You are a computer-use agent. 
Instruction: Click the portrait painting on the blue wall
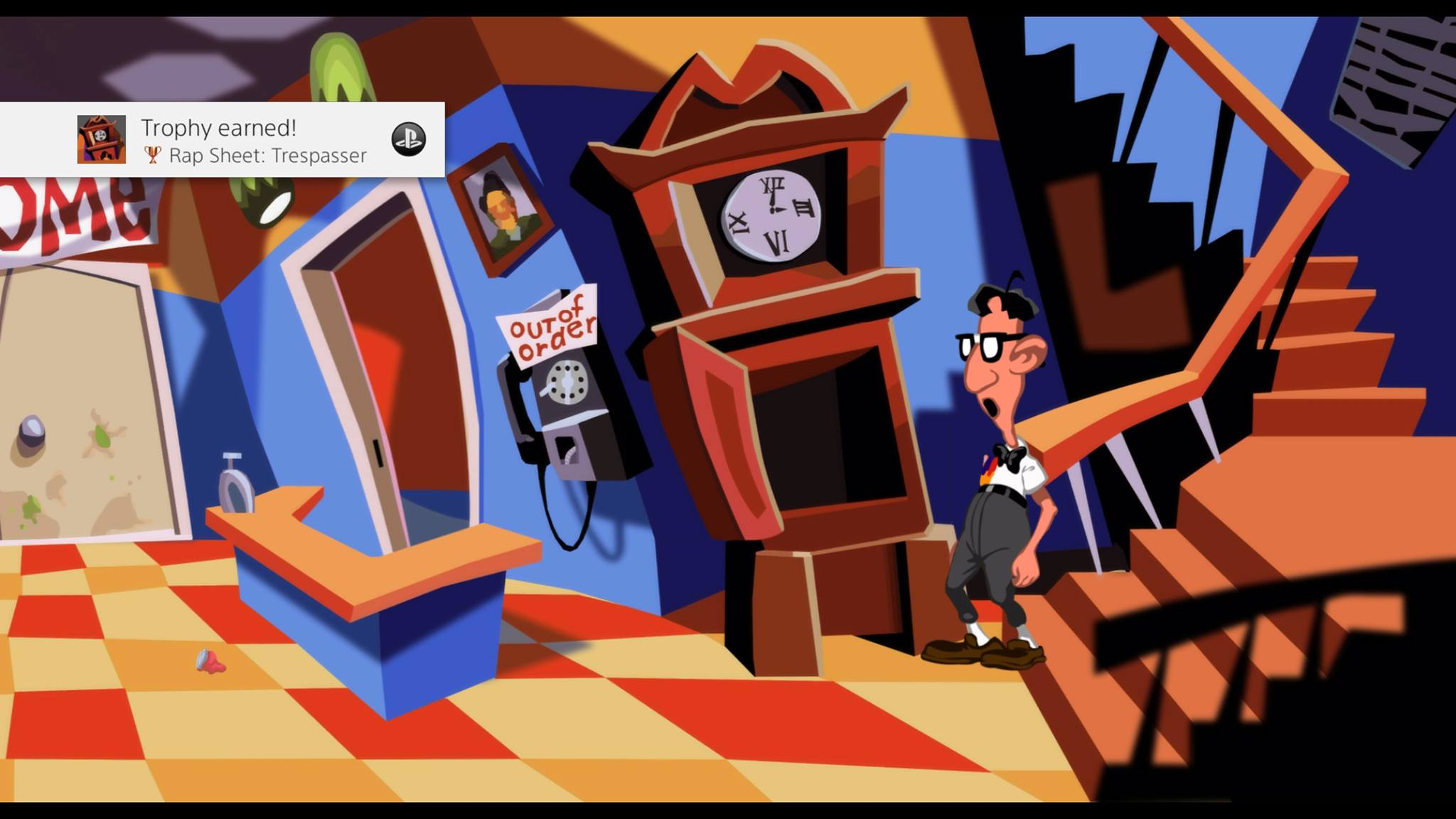pos(503,210)
